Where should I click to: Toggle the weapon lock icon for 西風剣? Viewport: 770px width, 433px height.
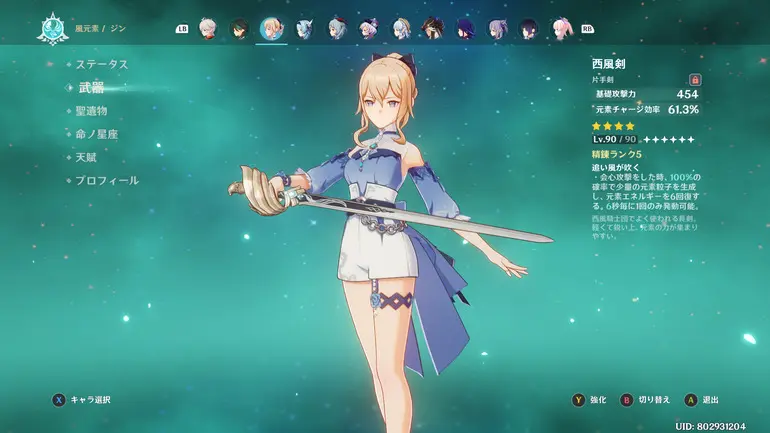coord(694,79)
